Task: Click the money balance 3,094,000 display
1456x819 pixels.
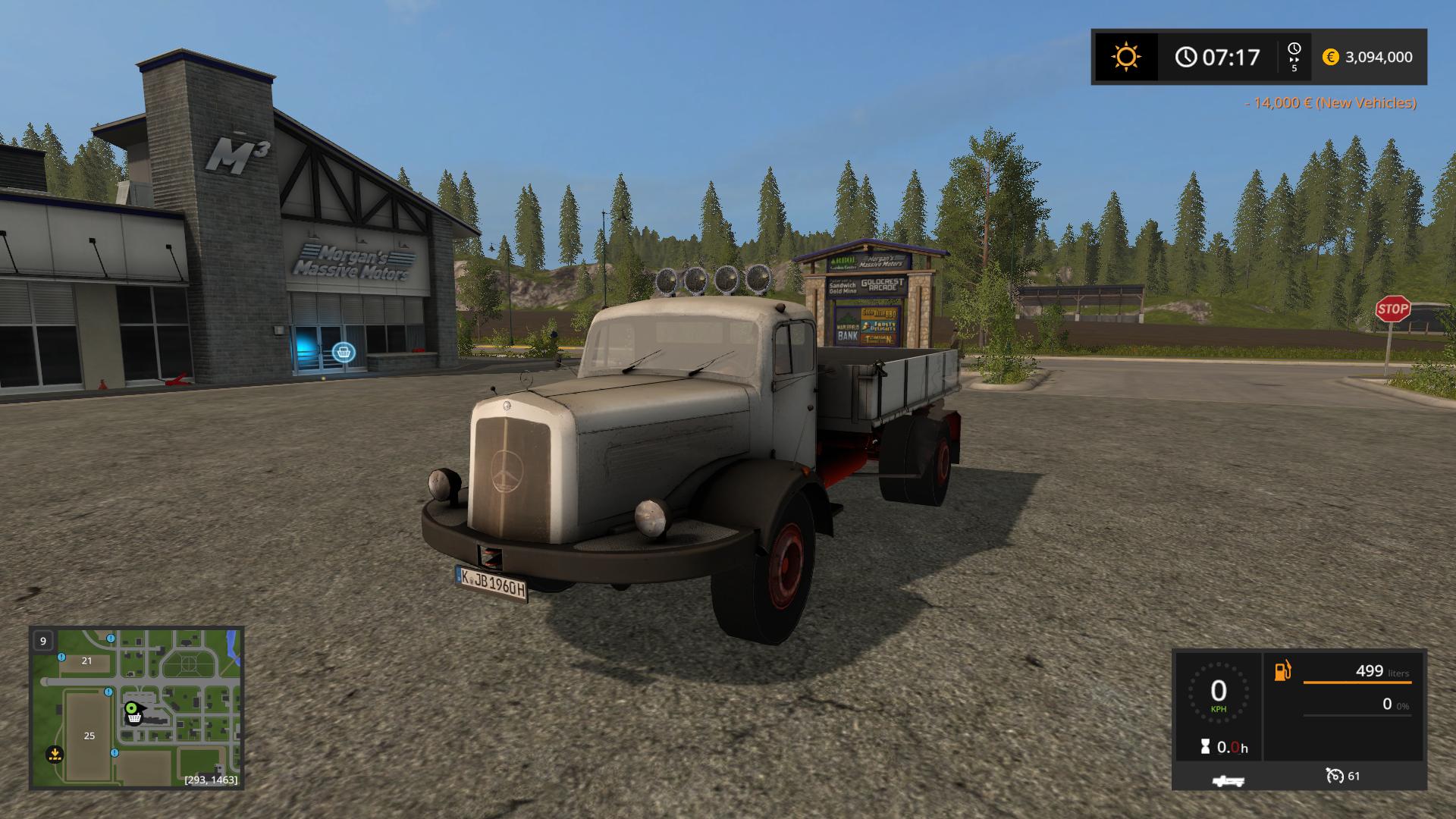Action: pyautogui.click(x=1380, y=57)
